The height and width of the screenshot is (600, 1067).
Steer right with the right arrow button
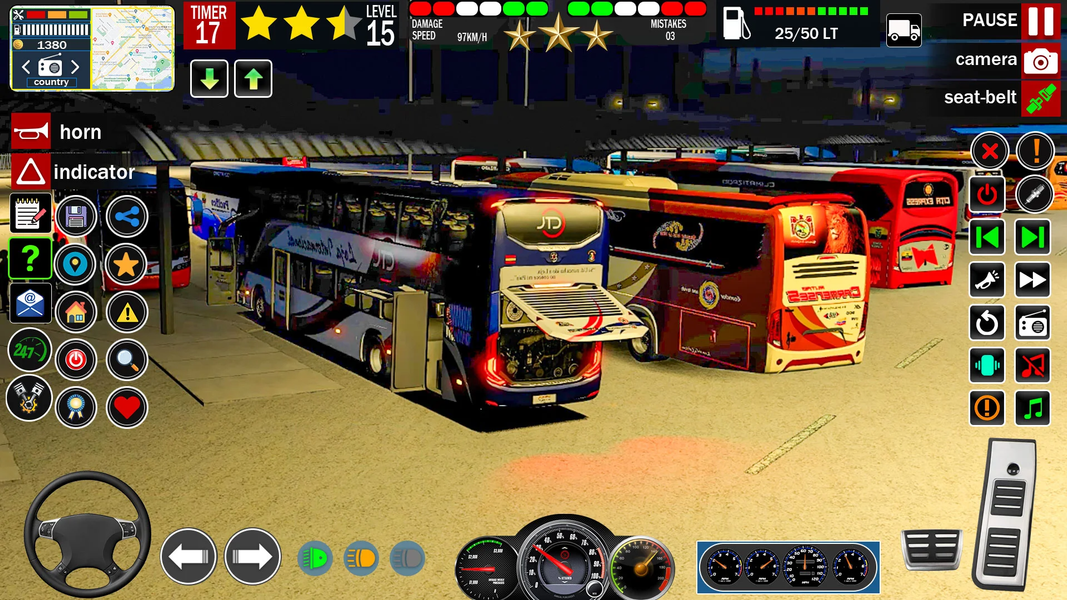[252, 557]
